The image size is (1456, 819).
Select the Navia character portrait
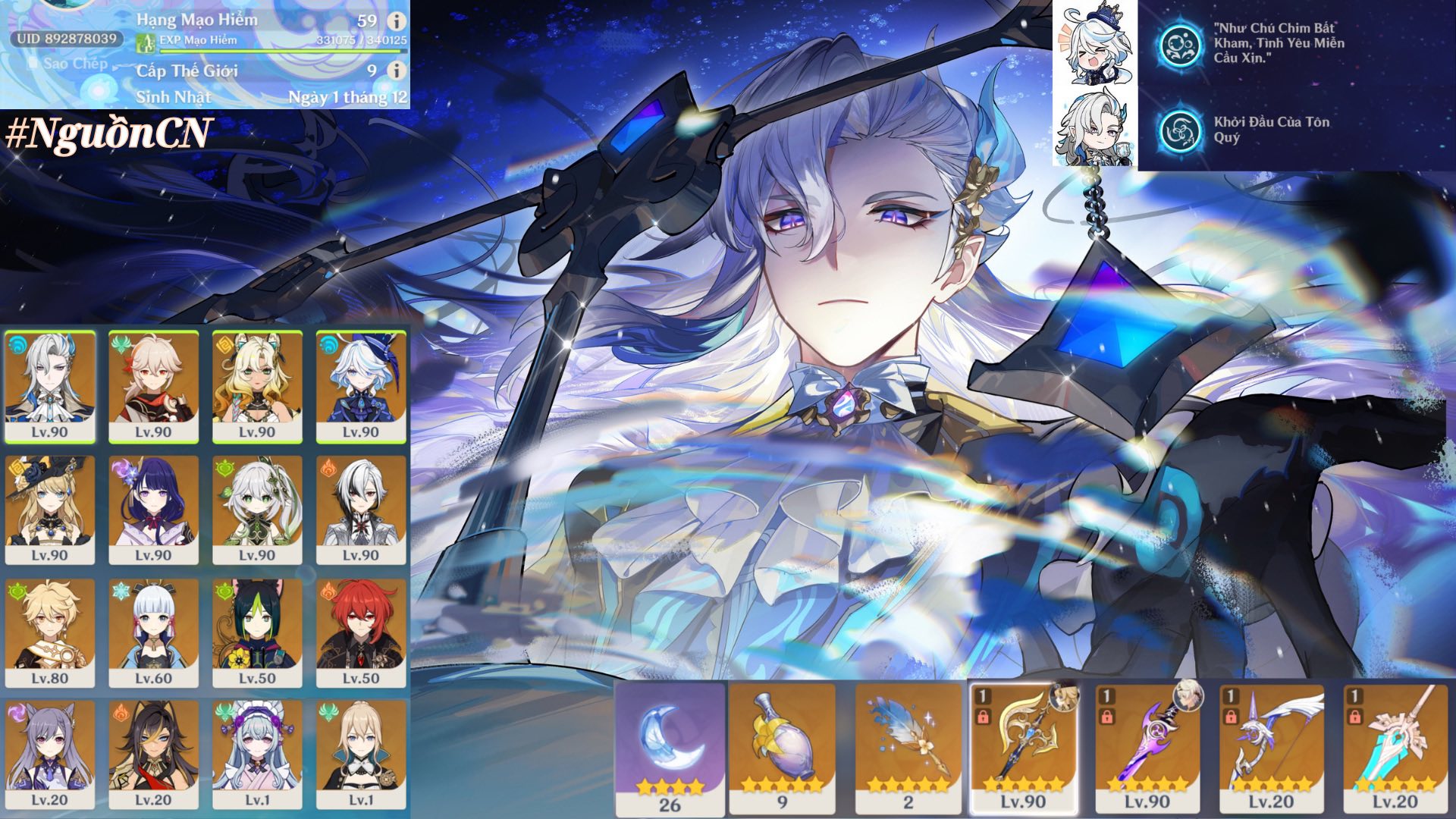point(50,508)
